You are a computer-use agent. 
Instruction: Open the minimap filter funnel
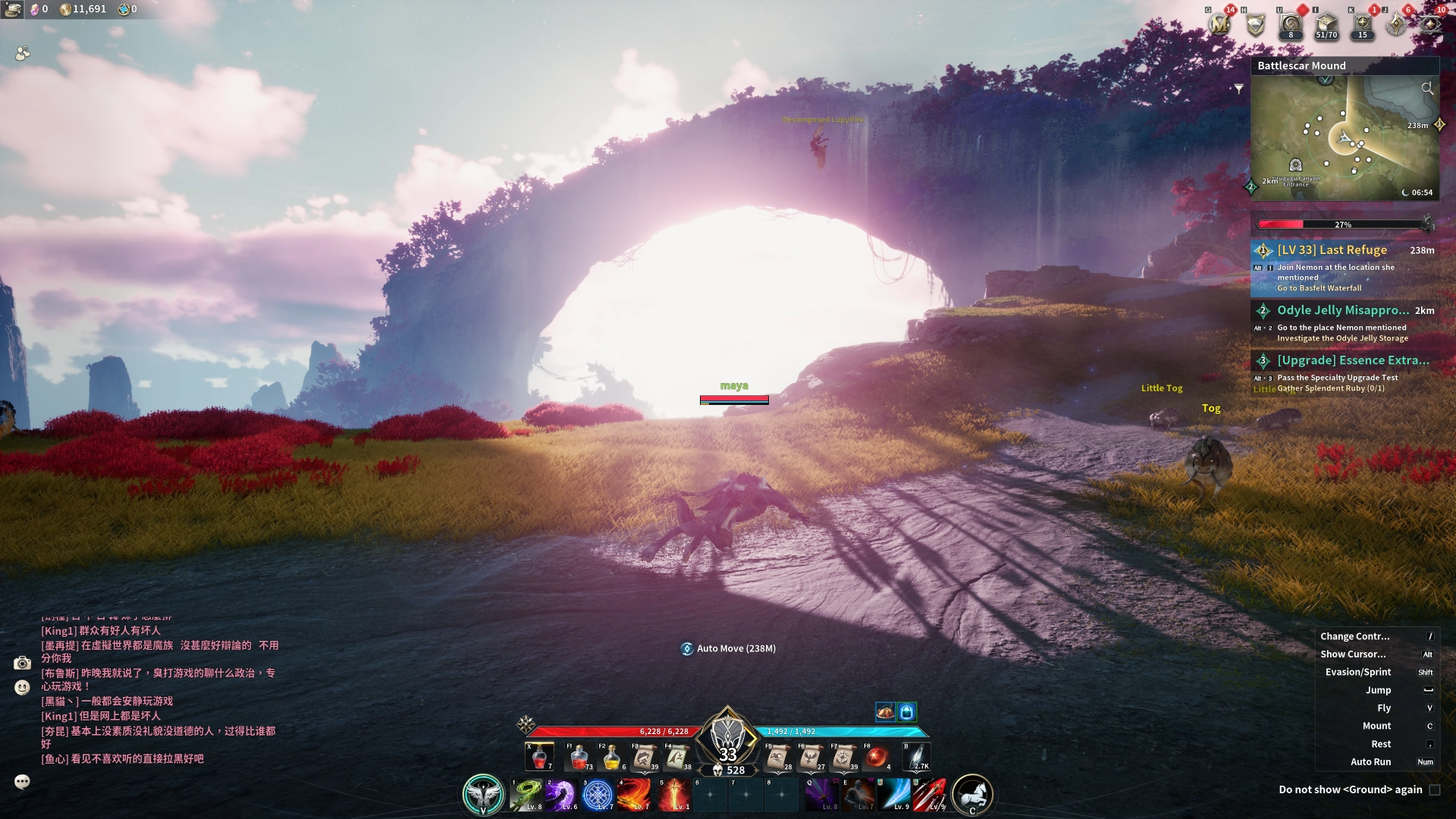pyautogui.click(x=1239, y=89)
